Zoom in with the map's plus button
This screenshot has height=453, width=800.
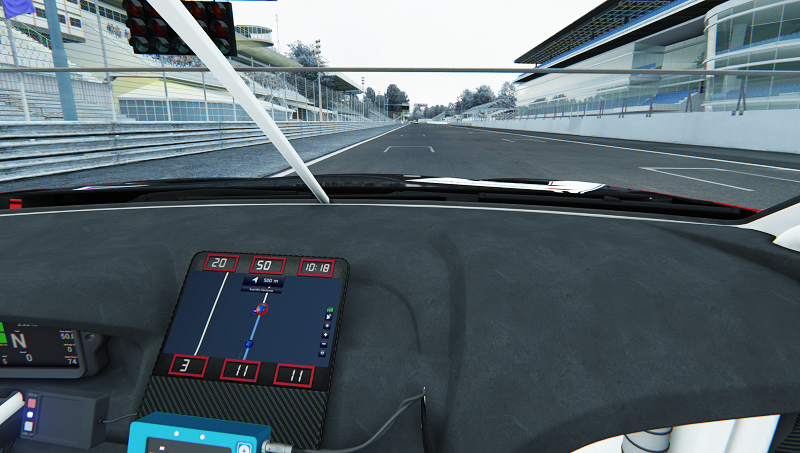tap(326, 334)
